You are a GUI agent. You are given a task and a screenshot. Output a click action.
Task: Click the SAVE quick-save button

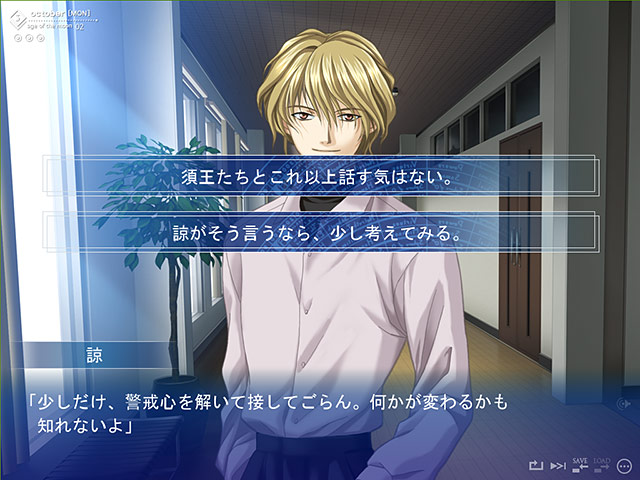click(580, 465)
